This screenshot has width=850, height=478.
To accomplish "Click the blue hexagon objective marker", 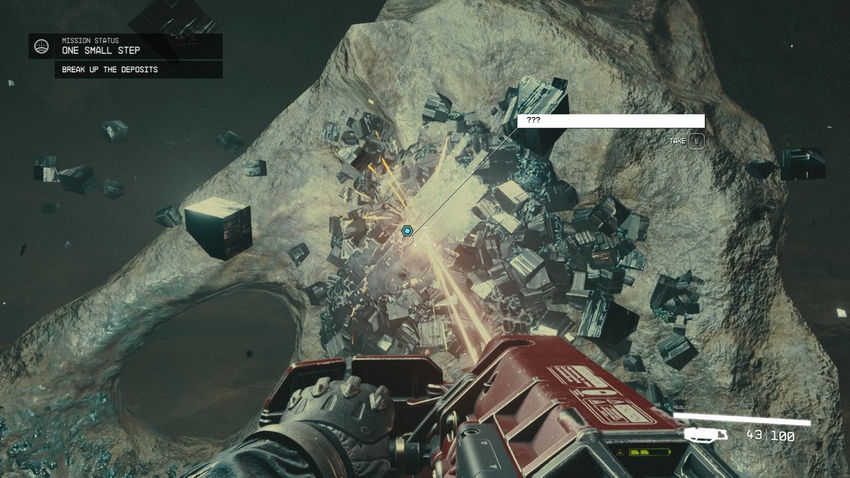I will click(408, 230).
